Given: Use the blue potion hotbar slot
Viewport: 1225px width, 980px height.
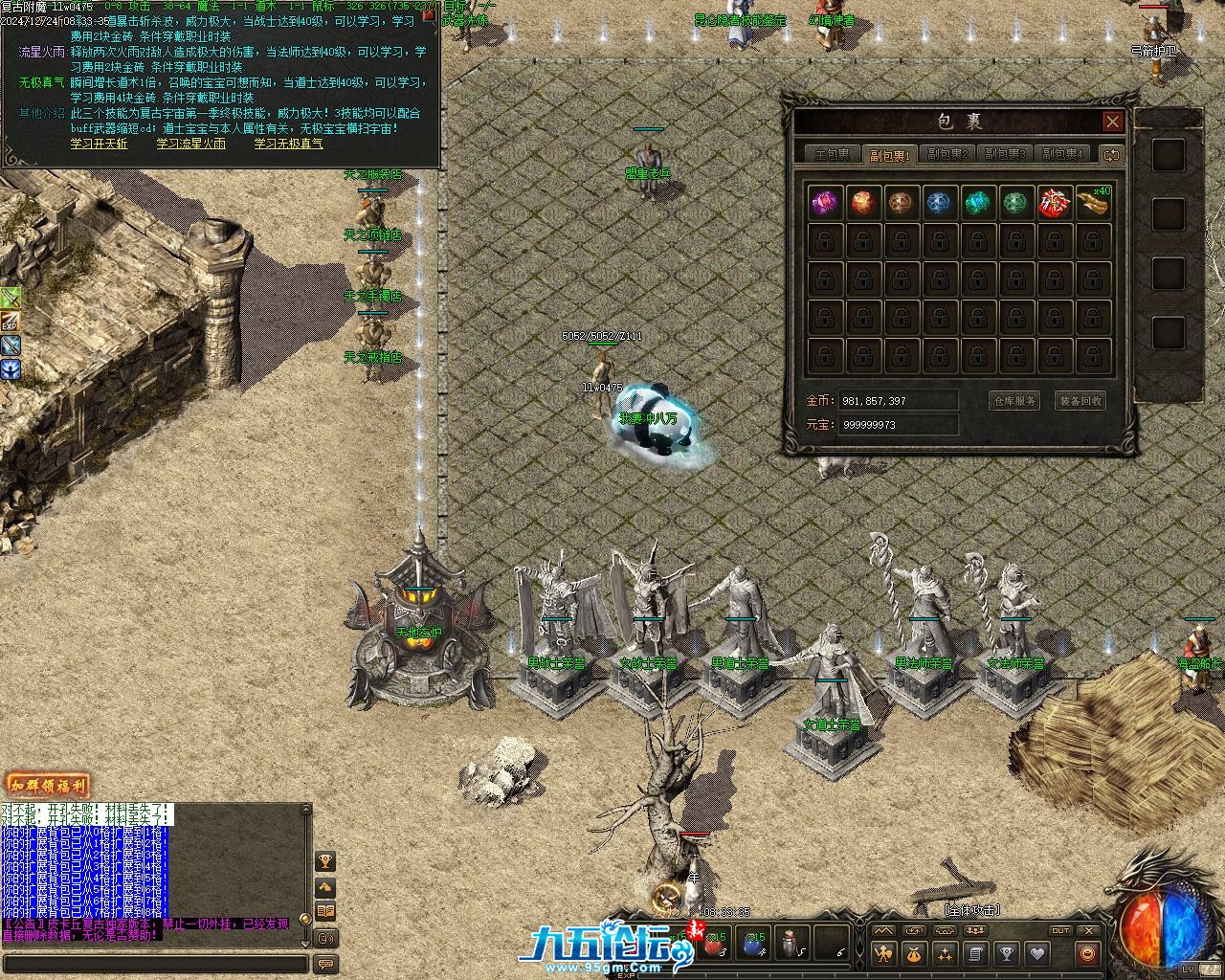Looking at the screenshot, I should [x=755, y=944].
